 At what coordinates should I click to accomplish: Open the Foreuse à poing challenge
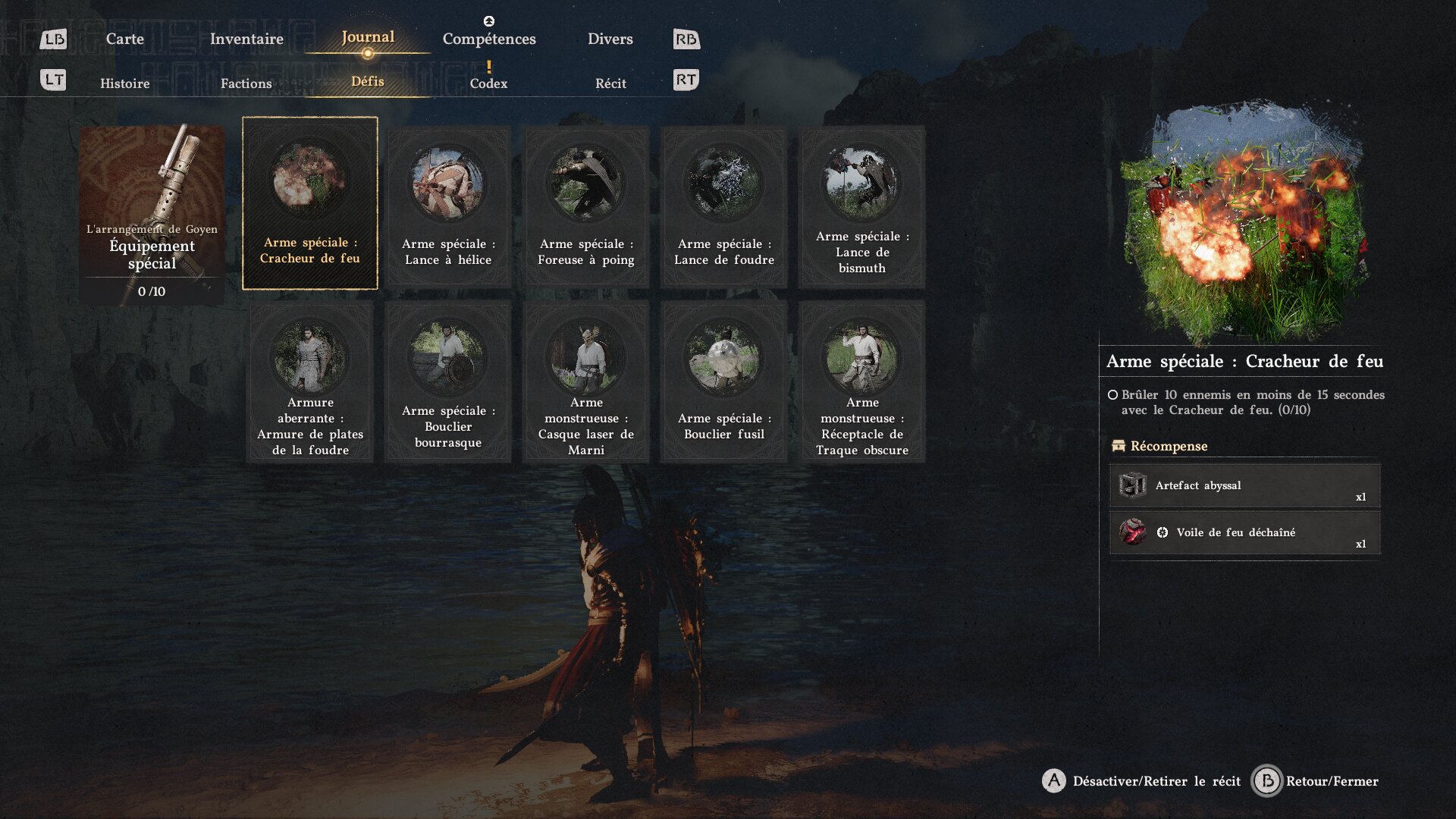click(586, 206)
